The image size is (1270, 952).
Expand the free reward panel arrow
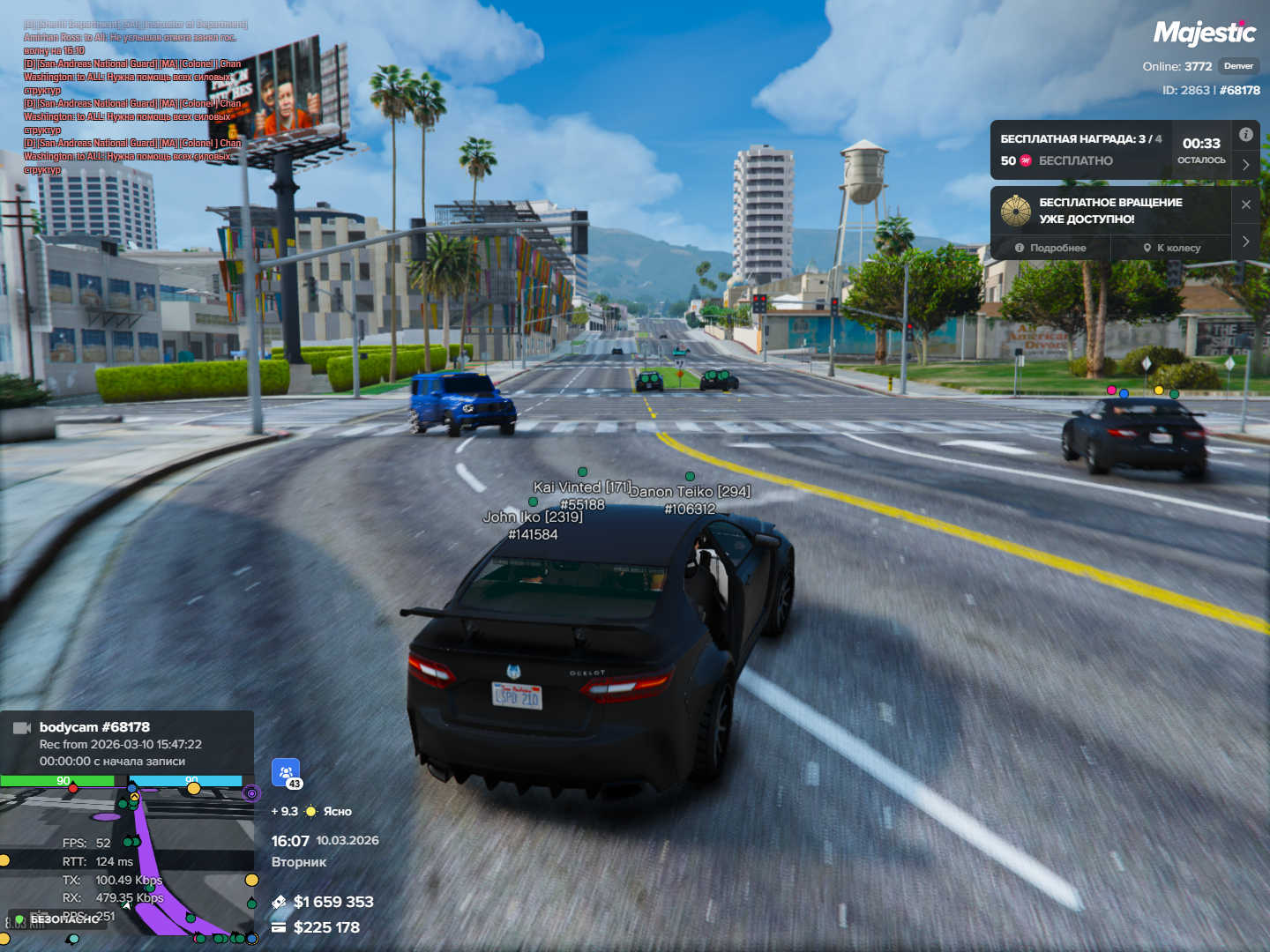(1245, 165)
